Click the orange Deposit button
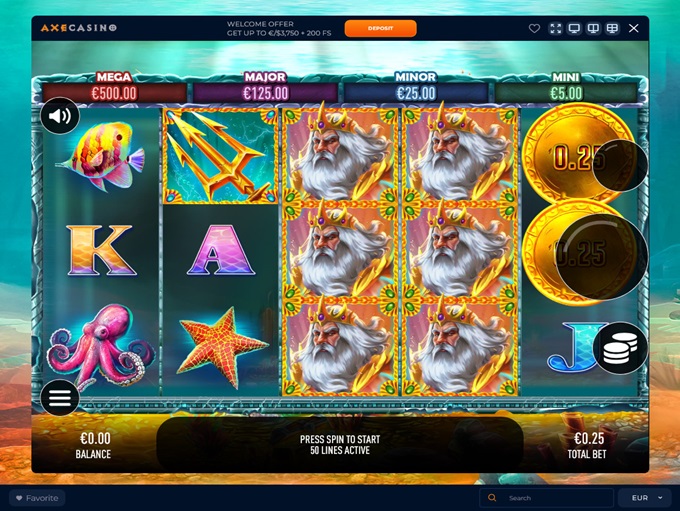Image resolution: width=680 pixels, height=511 pixels. tap(380, 28)
